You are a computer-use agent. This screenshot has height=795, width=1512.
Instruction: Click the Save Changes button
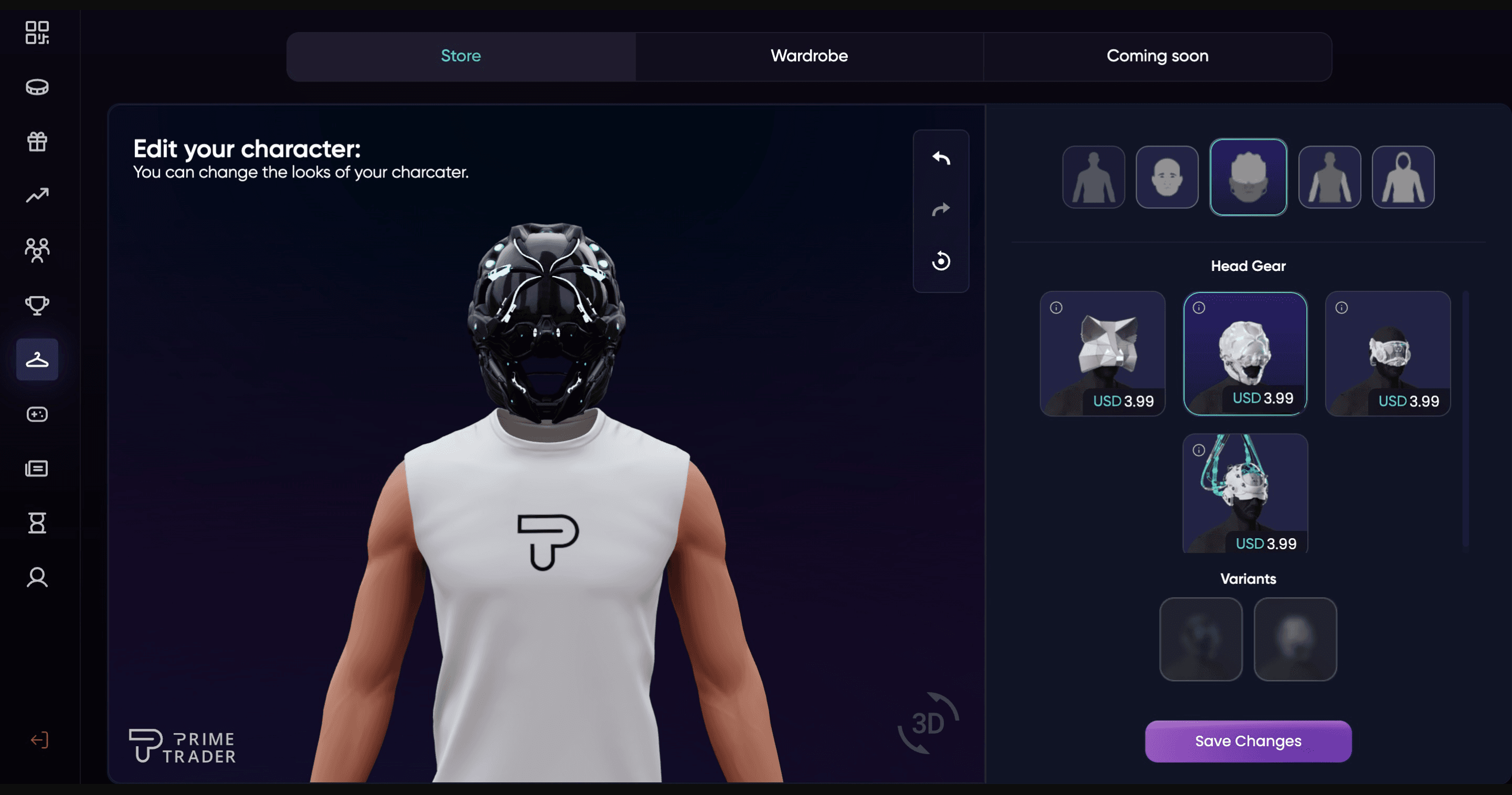coord(1248,741)
